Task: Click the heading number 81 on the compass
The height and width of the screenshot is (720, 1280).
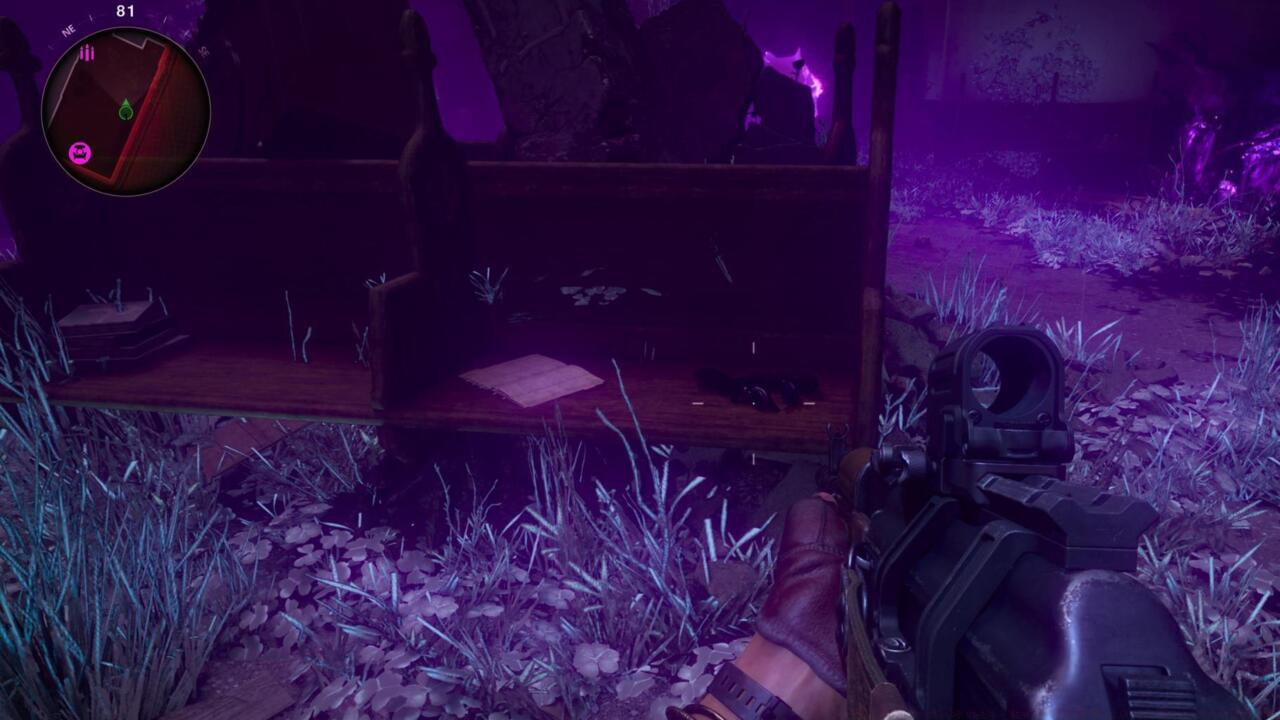Action: point(125,10)
